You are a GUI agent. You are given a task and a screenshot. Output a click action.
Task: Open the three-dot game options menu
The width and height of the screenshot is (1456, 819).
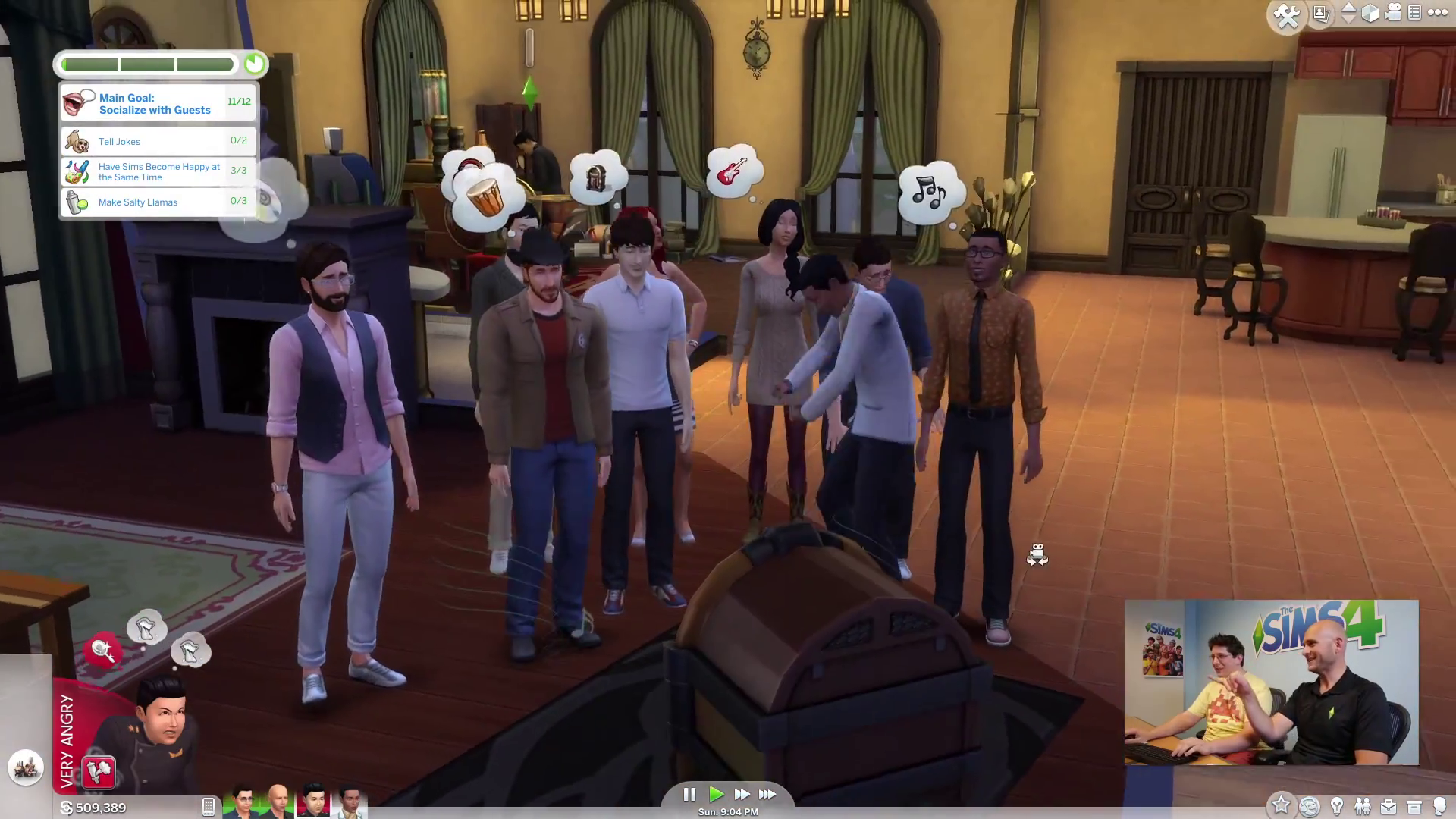1437,13
